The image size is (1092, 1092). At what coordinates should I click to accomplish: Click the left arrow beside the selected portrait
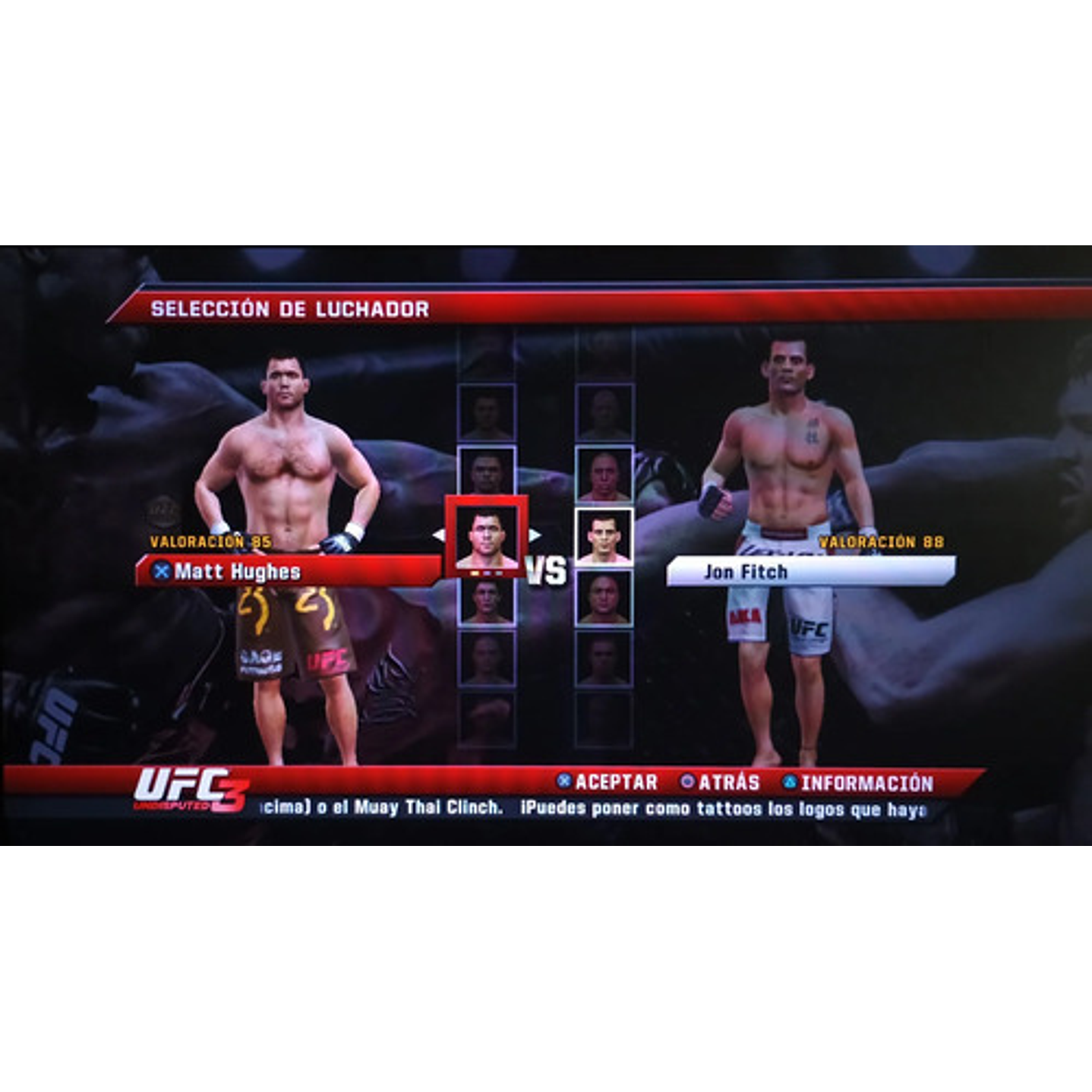[440, 535]
